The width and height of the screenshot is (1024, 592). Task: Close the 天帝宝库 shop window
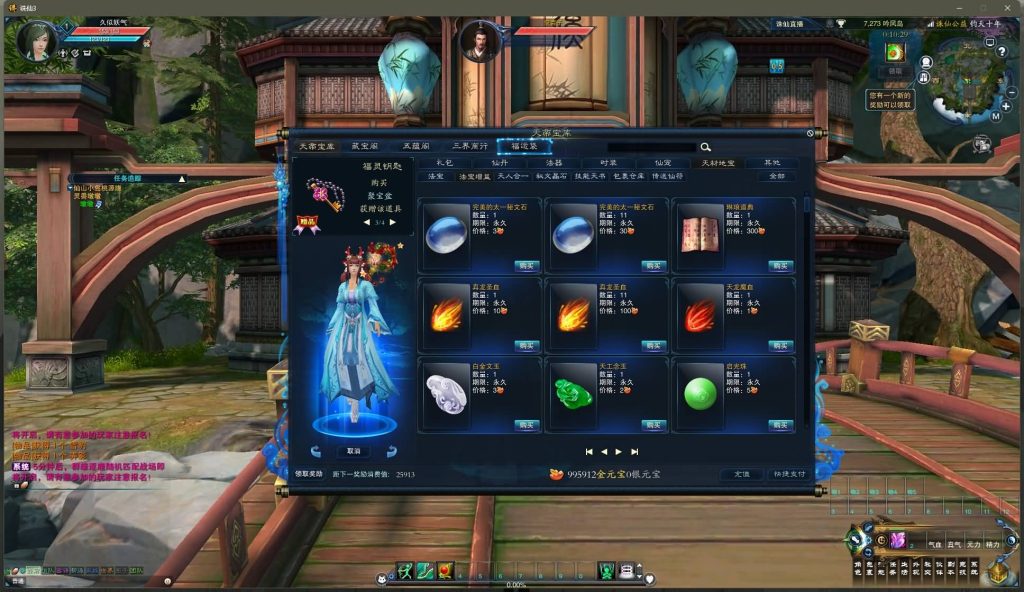[x=811, y=132]
